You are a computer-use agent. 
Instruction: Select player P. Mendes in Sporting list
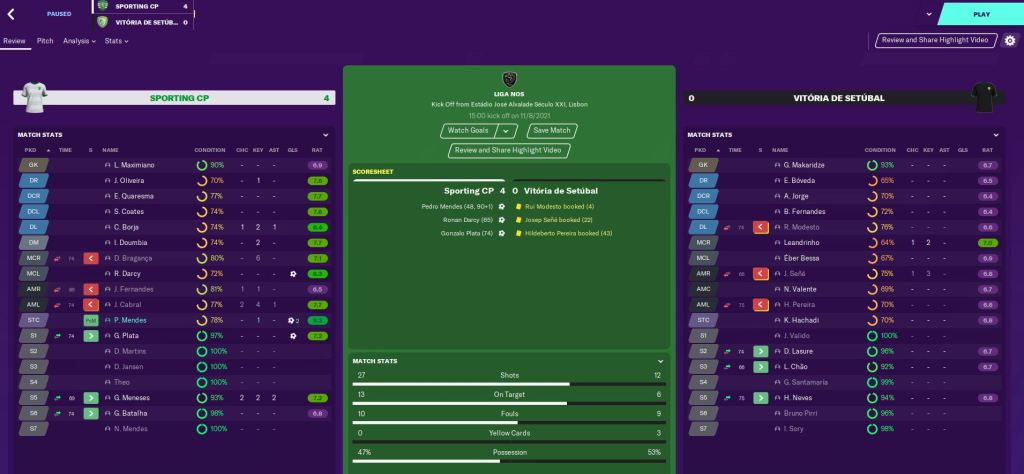133,320
